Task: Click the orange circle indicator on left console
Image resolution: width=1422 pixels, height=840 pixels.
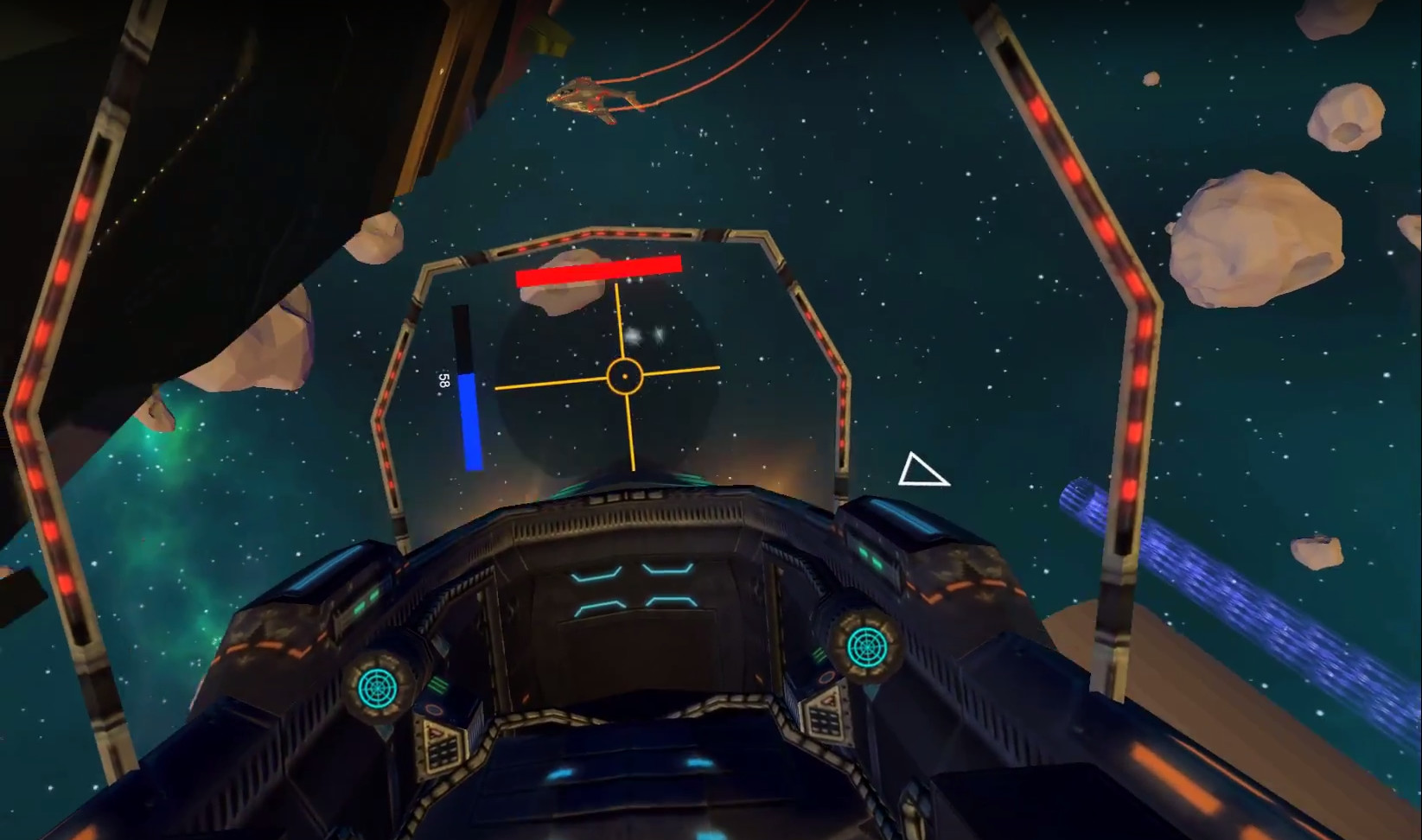Action: click(436, 709)
